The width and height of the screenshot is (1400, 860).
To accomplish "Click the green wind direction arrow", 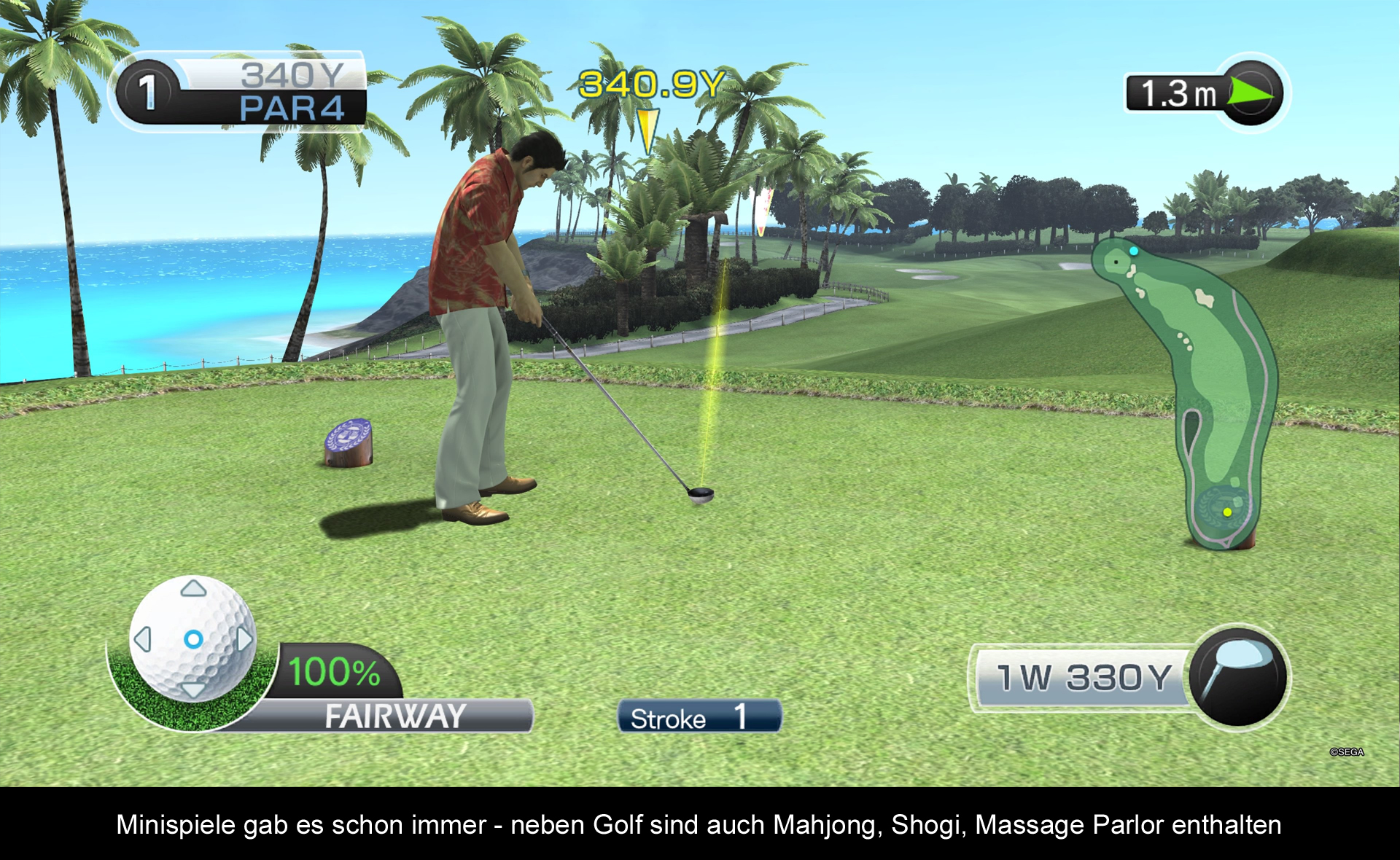I will (x=1250, y=93).
